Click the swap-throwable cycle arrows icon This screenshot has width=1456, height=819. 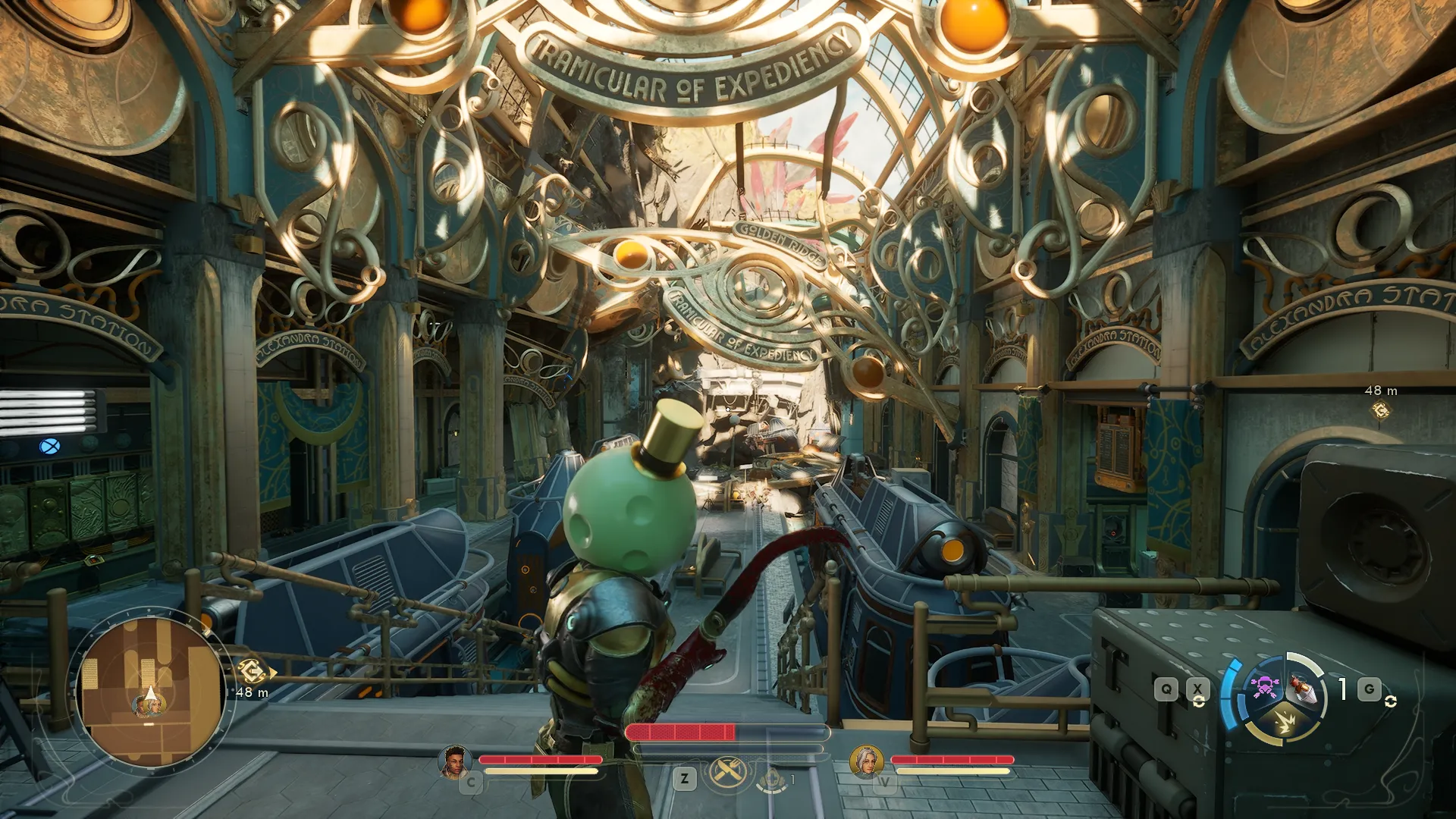[x=1390, y=701]
